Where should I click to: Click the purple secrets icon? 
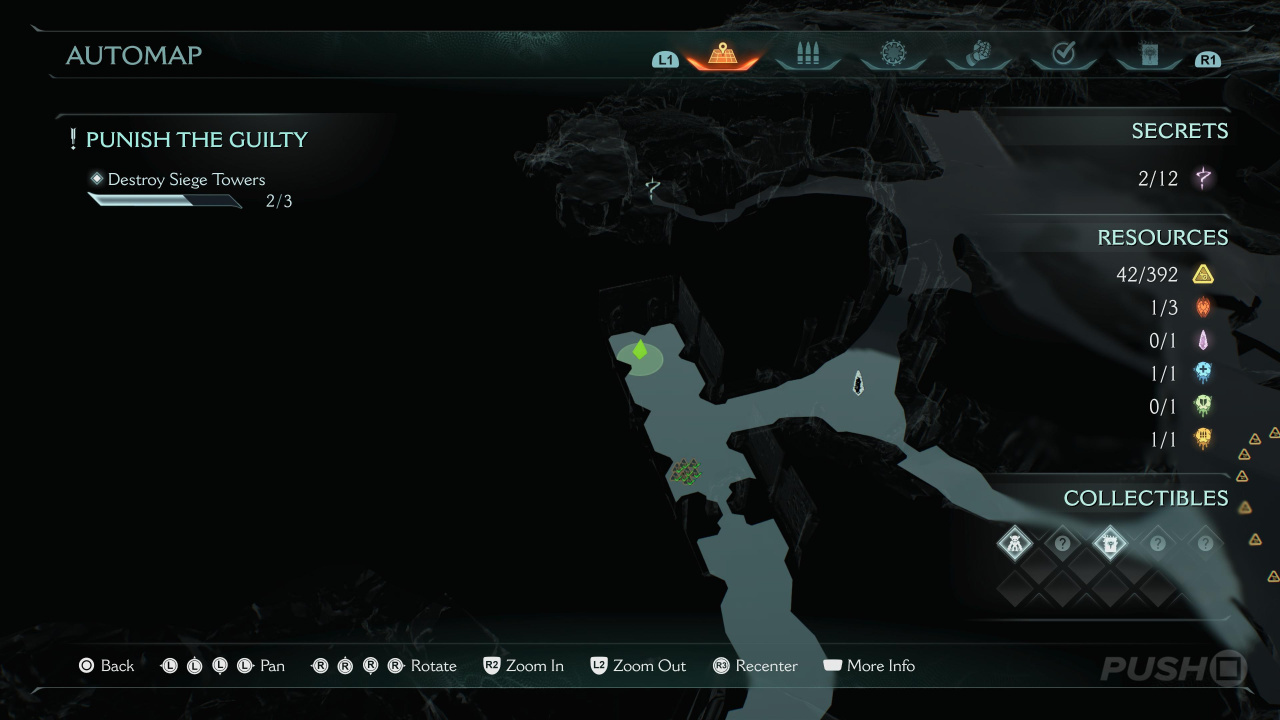click(x=1204, y=179)
